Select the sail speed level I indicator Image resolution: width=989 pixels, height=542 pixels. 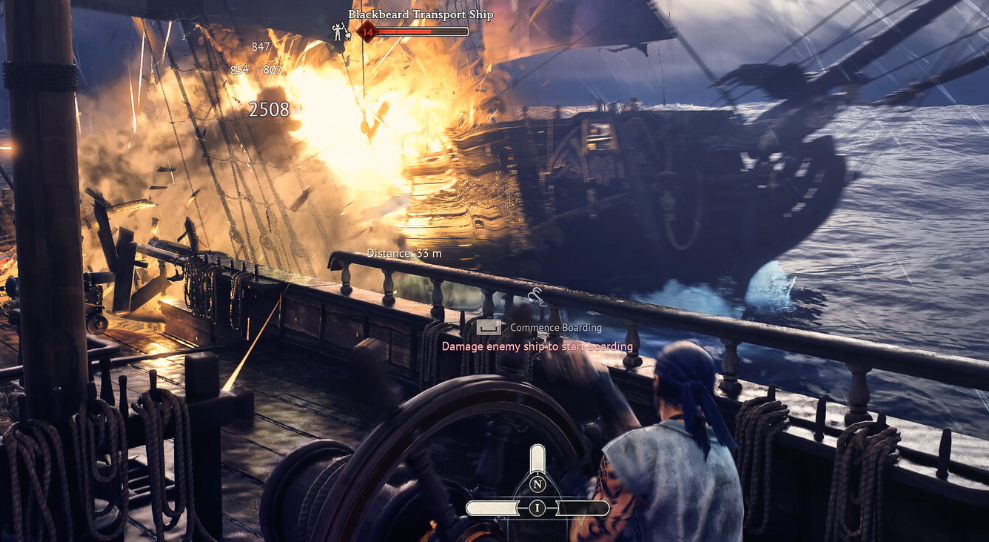coord(538,508)
